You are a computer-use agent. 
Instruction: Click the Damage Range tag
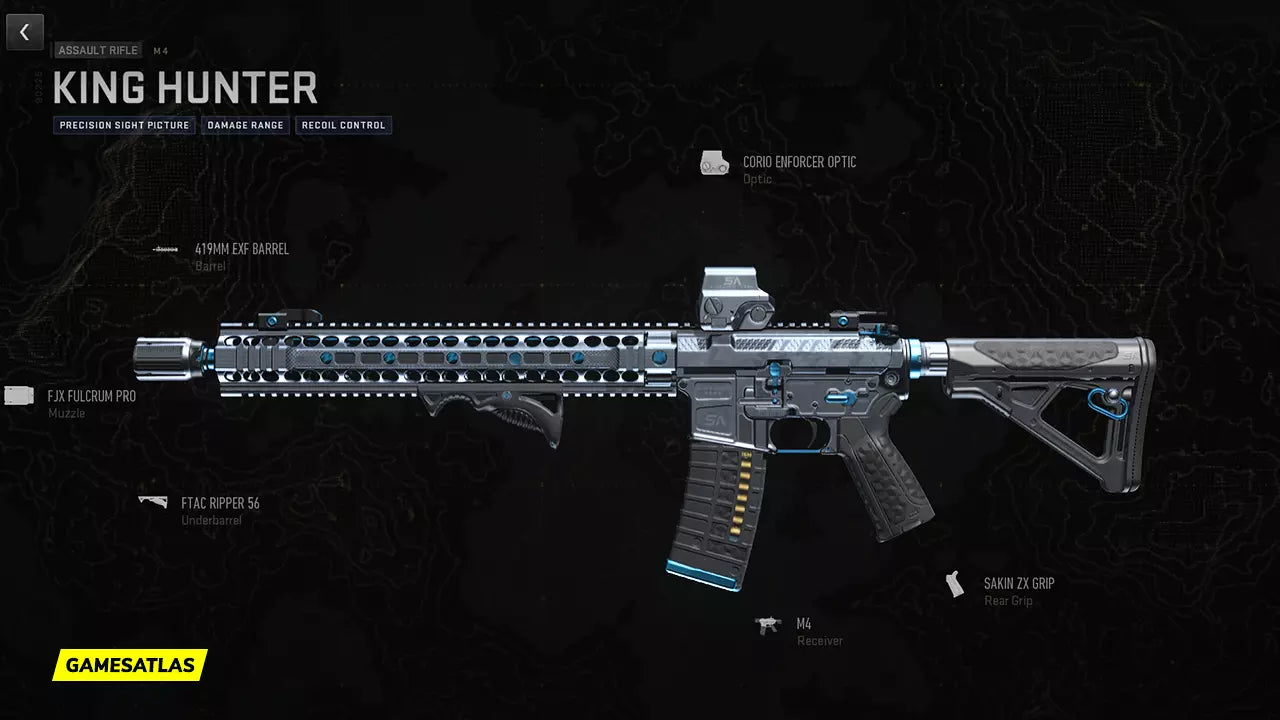point(245,126)
